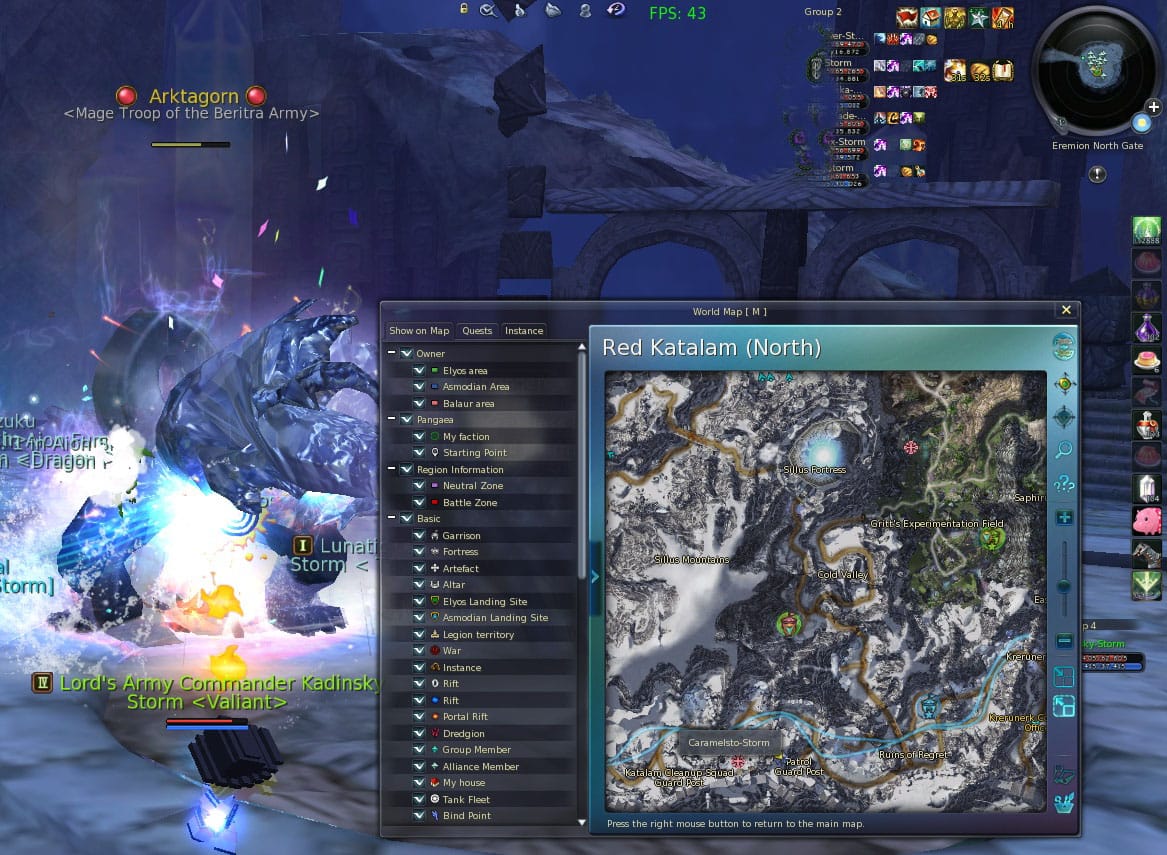Viewport: 1167px width, 855px height.
Task: Use the white crystal item slot
Action: click(x=1147, y=489)
